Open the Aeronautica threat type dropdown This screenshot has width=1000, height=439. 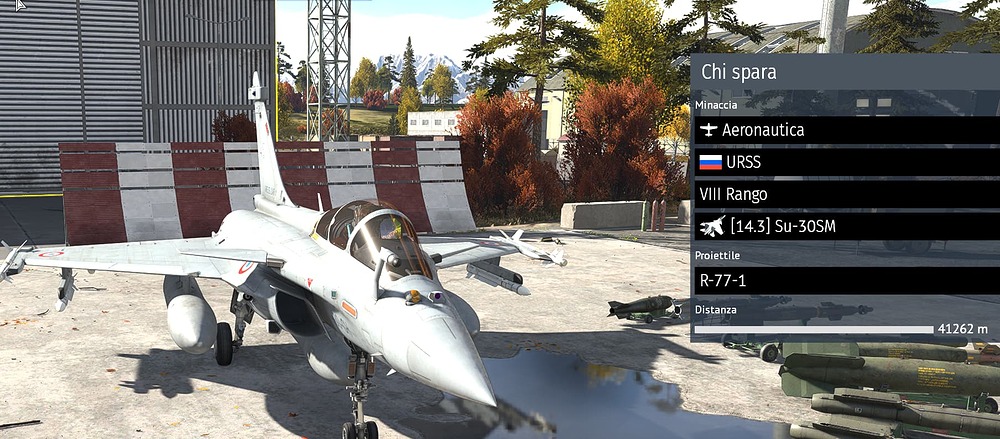pyautogui.click(x=845, y=130)
